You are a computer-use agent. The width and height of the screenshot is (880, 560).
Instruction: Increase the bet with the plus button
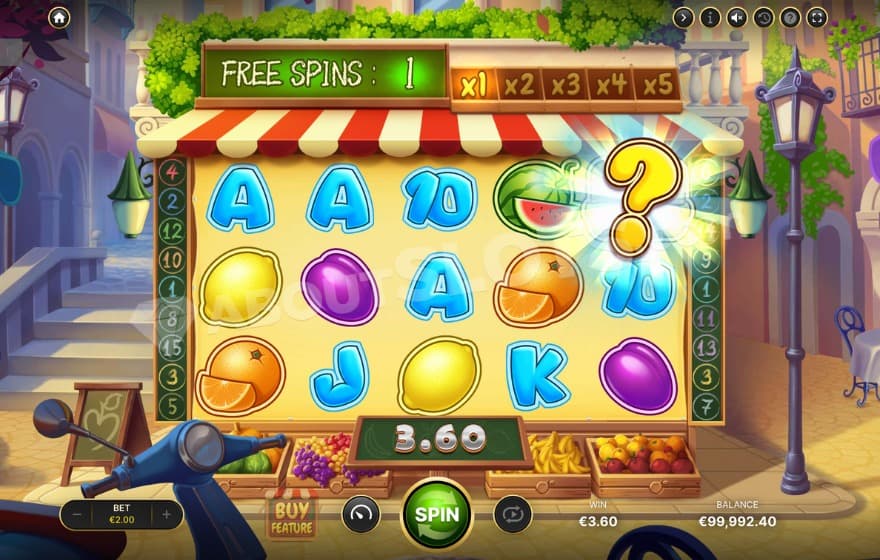pos(167,515)
